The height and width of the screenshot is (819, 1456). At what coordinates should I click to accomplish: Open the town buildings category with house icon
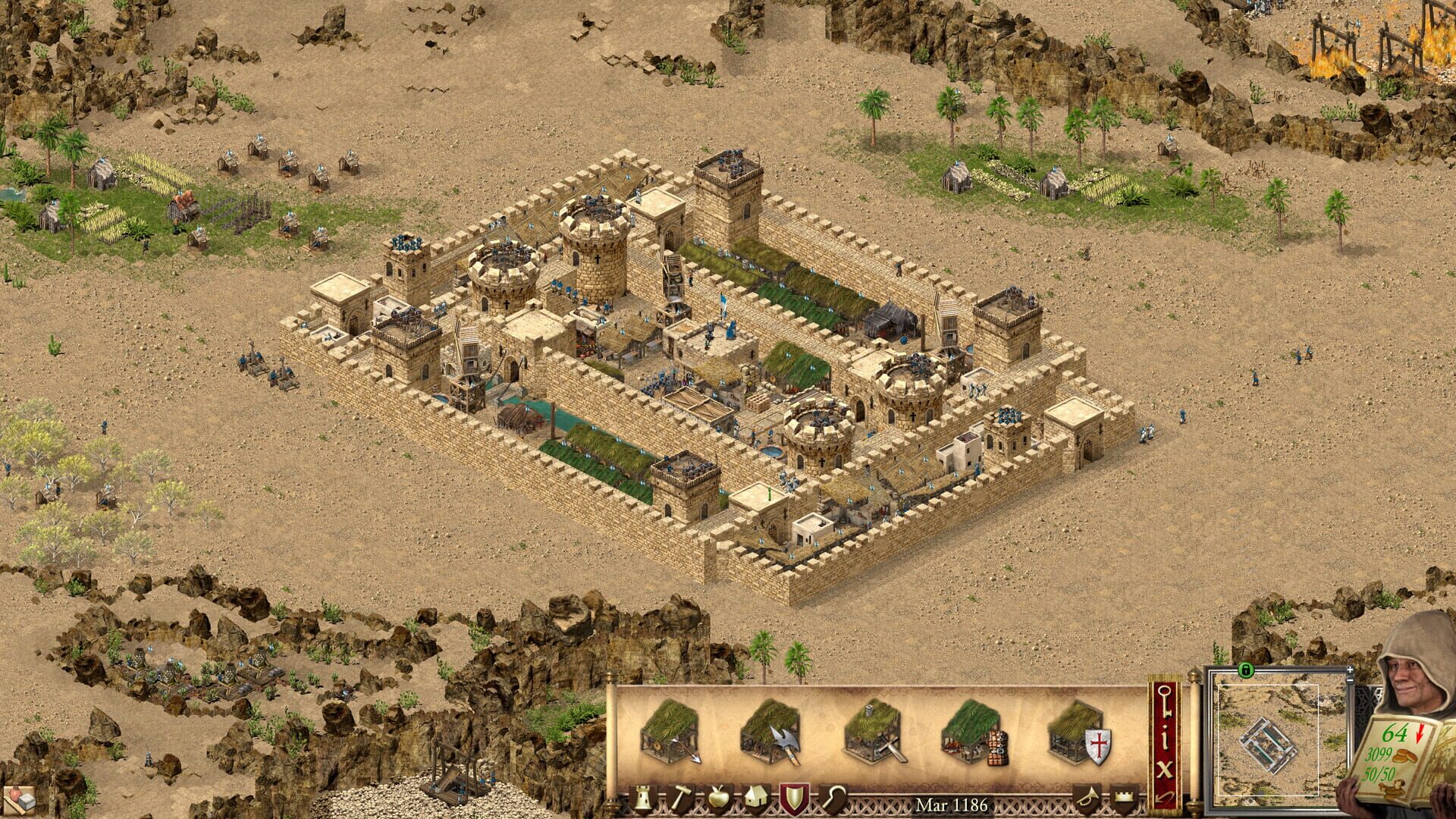point(756,797)
